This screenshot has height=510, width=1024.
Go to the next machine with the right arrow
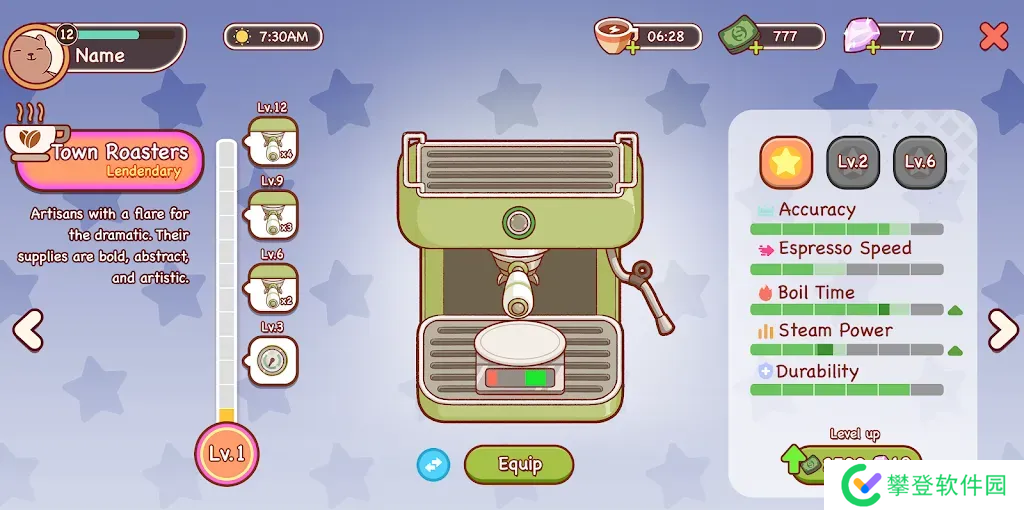point(1002,330)
